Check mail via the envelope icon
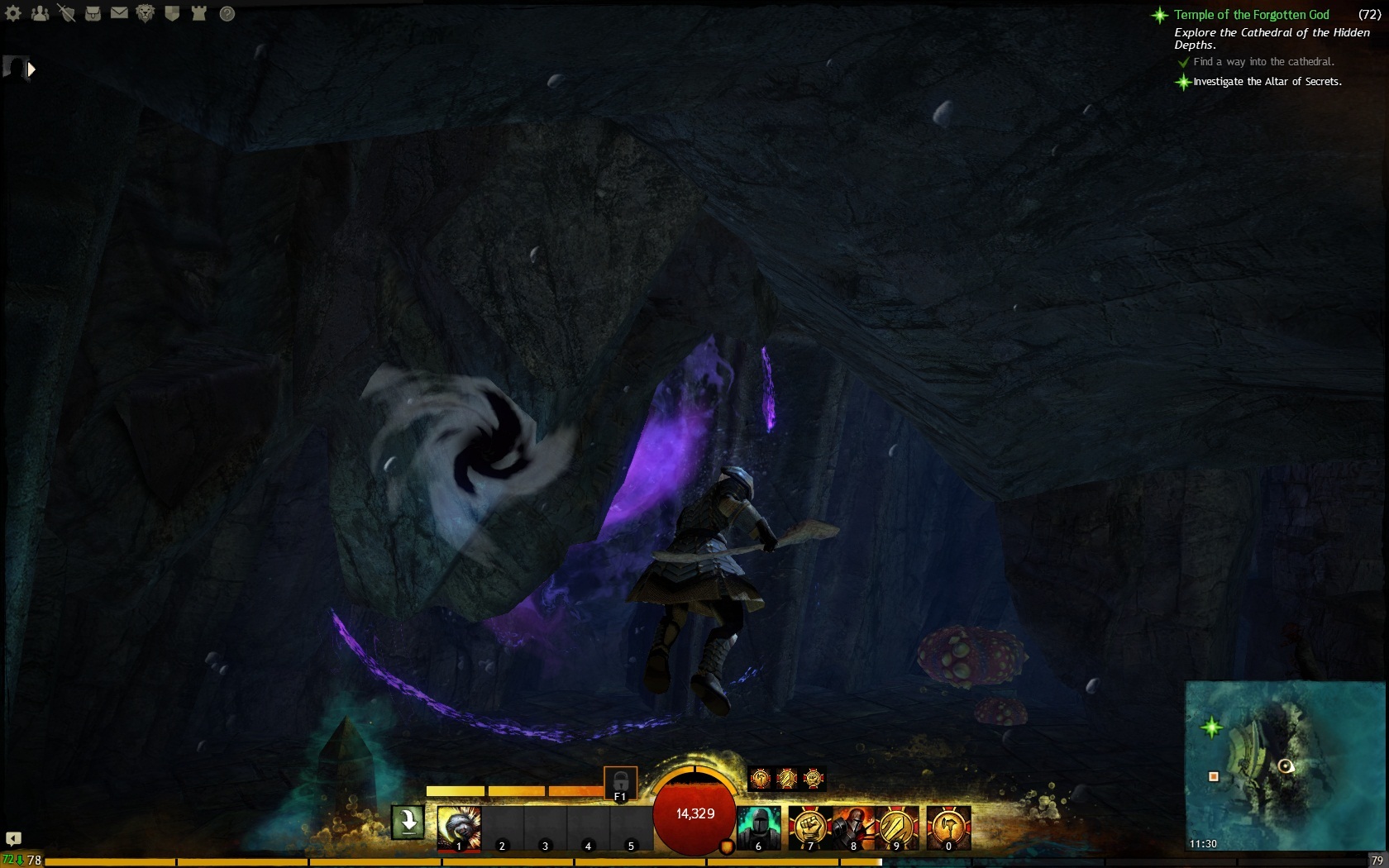 tap(119, 13)
